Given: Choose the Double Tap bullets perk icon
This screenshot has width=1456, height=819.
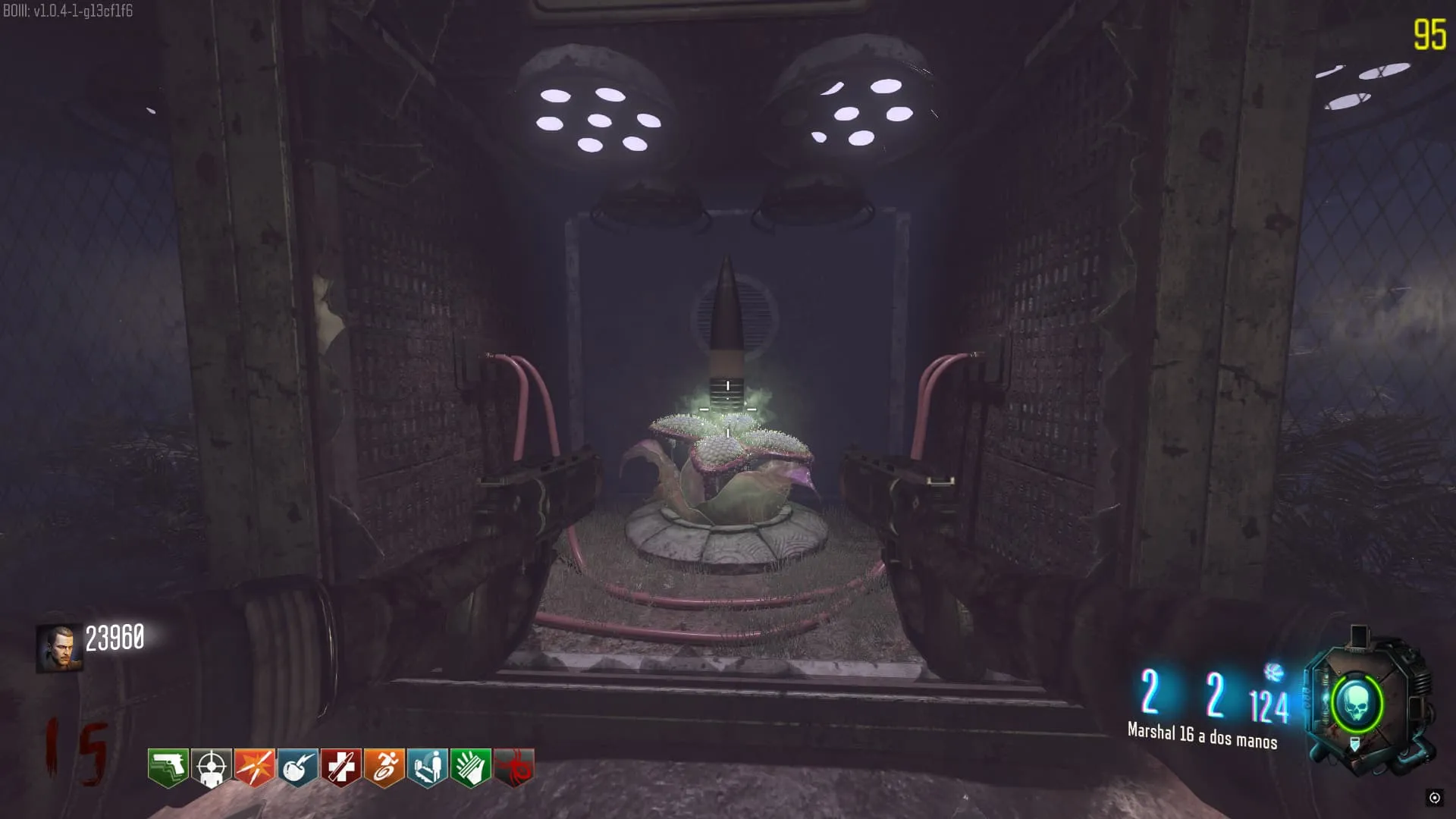Looking at the screenshot, I should click(254, 767).
